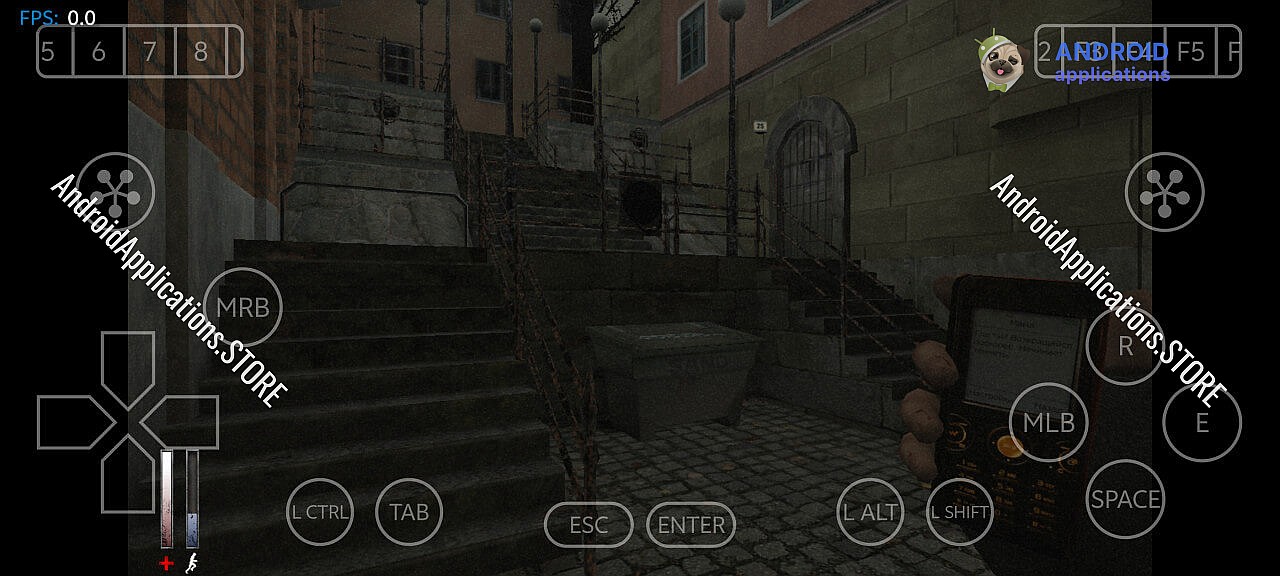Select the number 6 key cell

98,51
